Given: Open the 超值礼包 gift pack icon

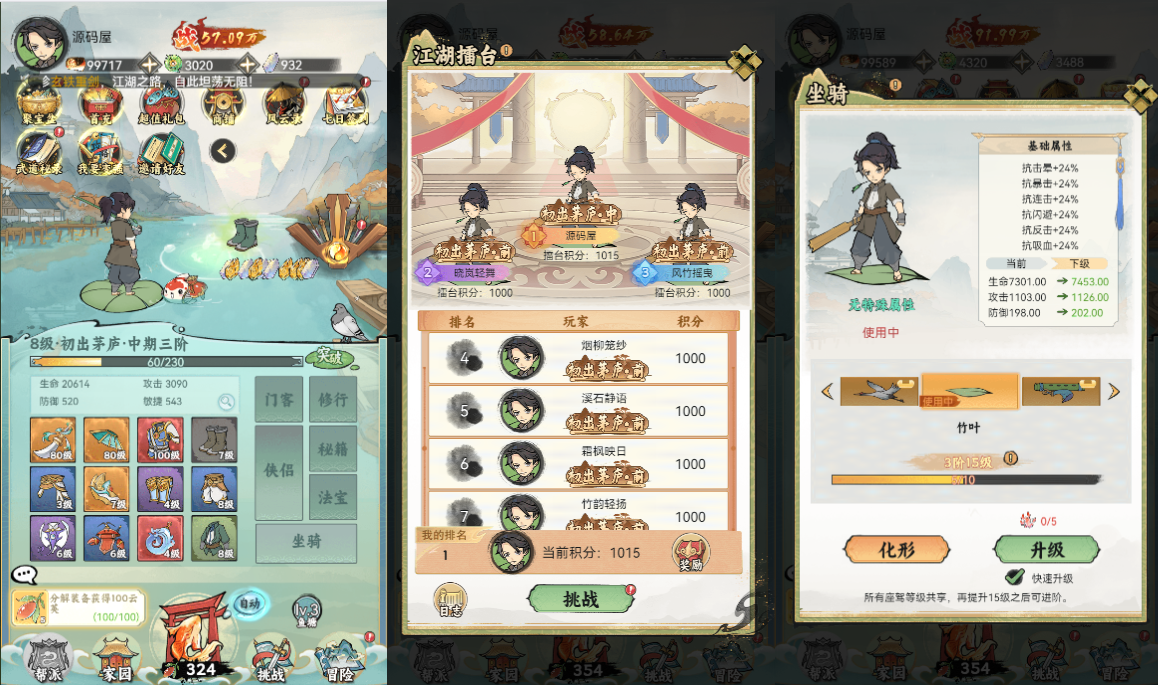Looking at the screenshot, I should [159, 104].
